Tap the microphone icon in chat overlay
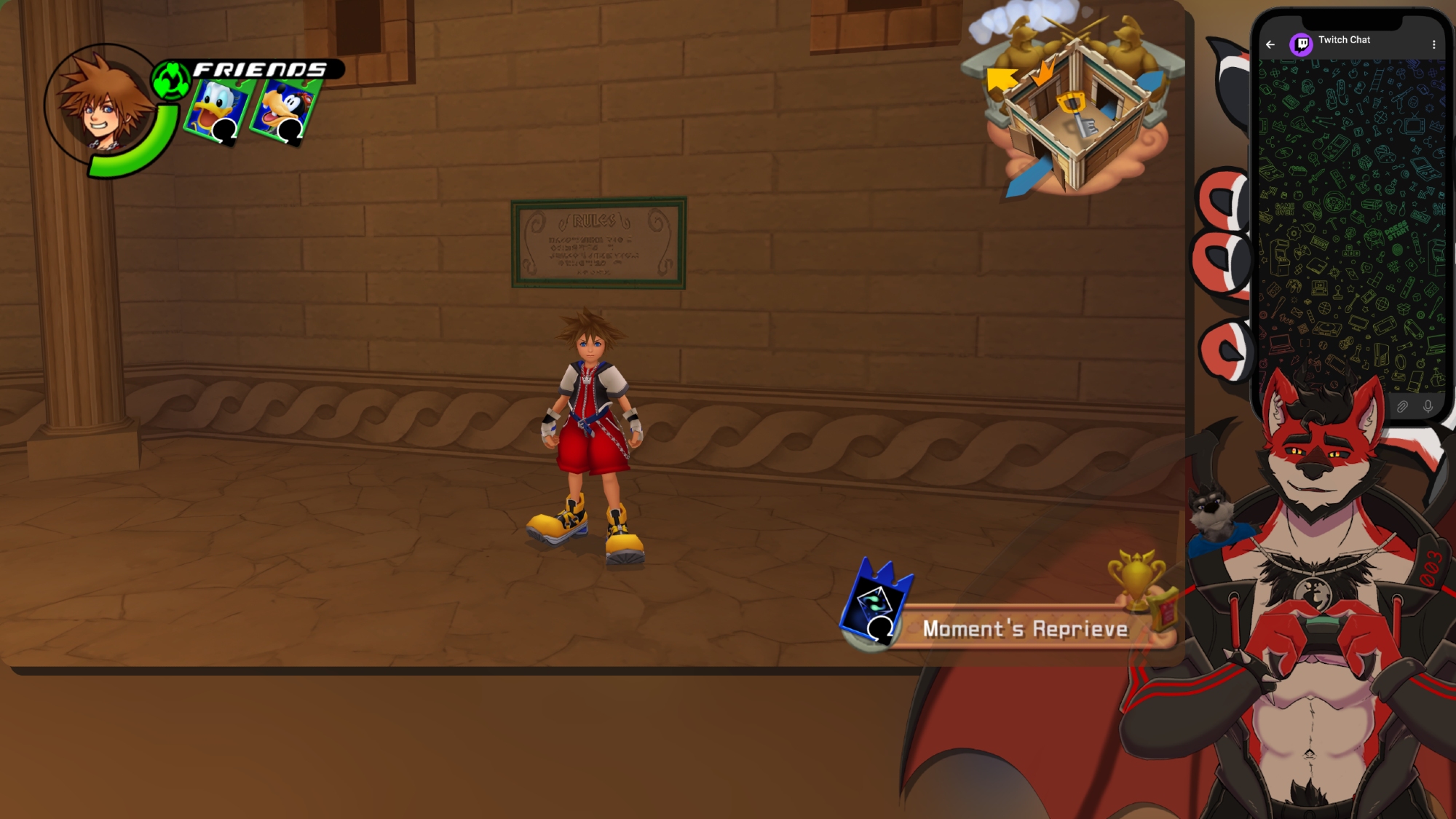1456x819 pixels. (x=1428, y=406)
